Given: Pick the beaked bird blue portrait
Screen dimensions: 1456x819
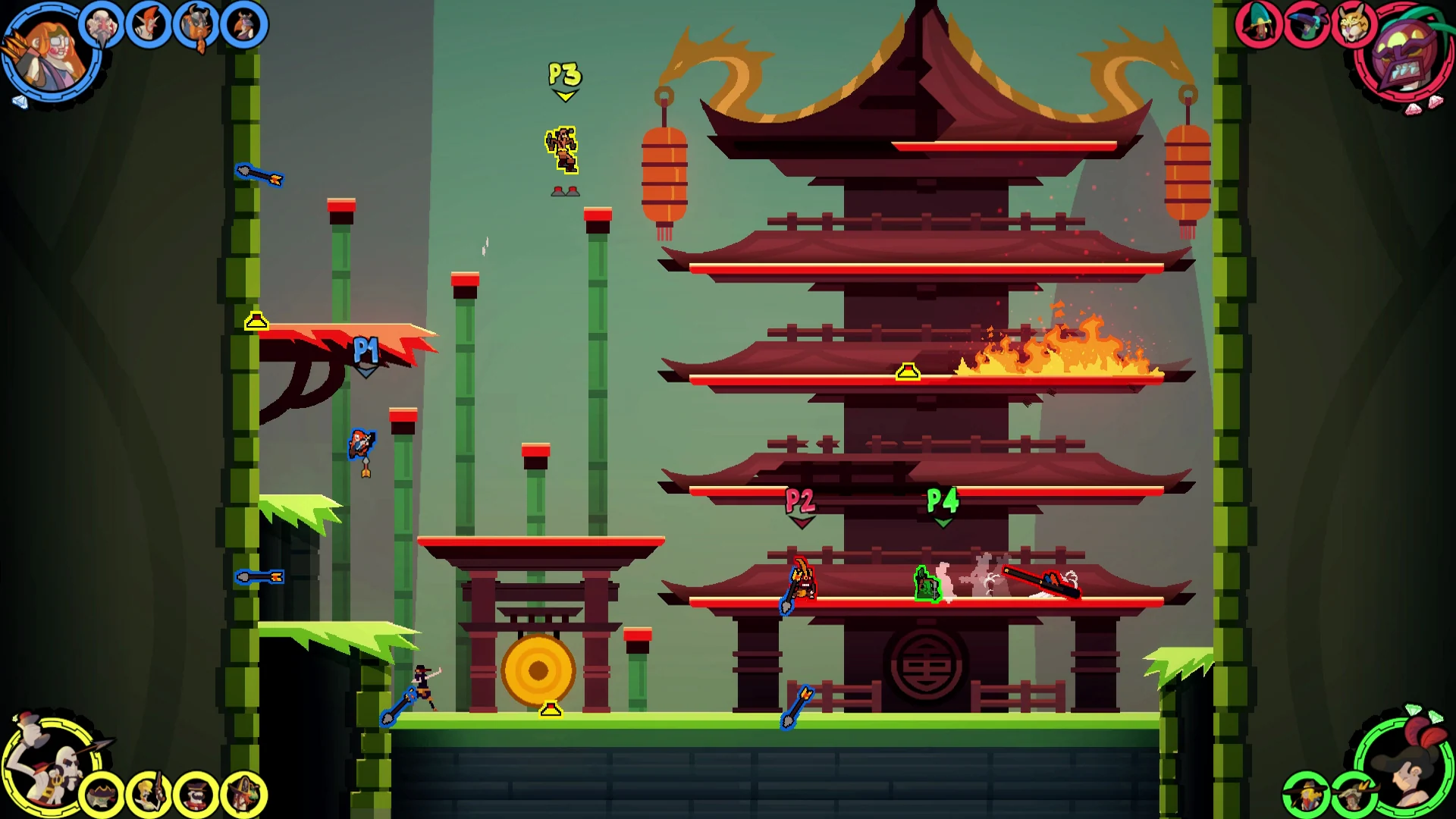Looking at the screenshot, I should point(244,25).
